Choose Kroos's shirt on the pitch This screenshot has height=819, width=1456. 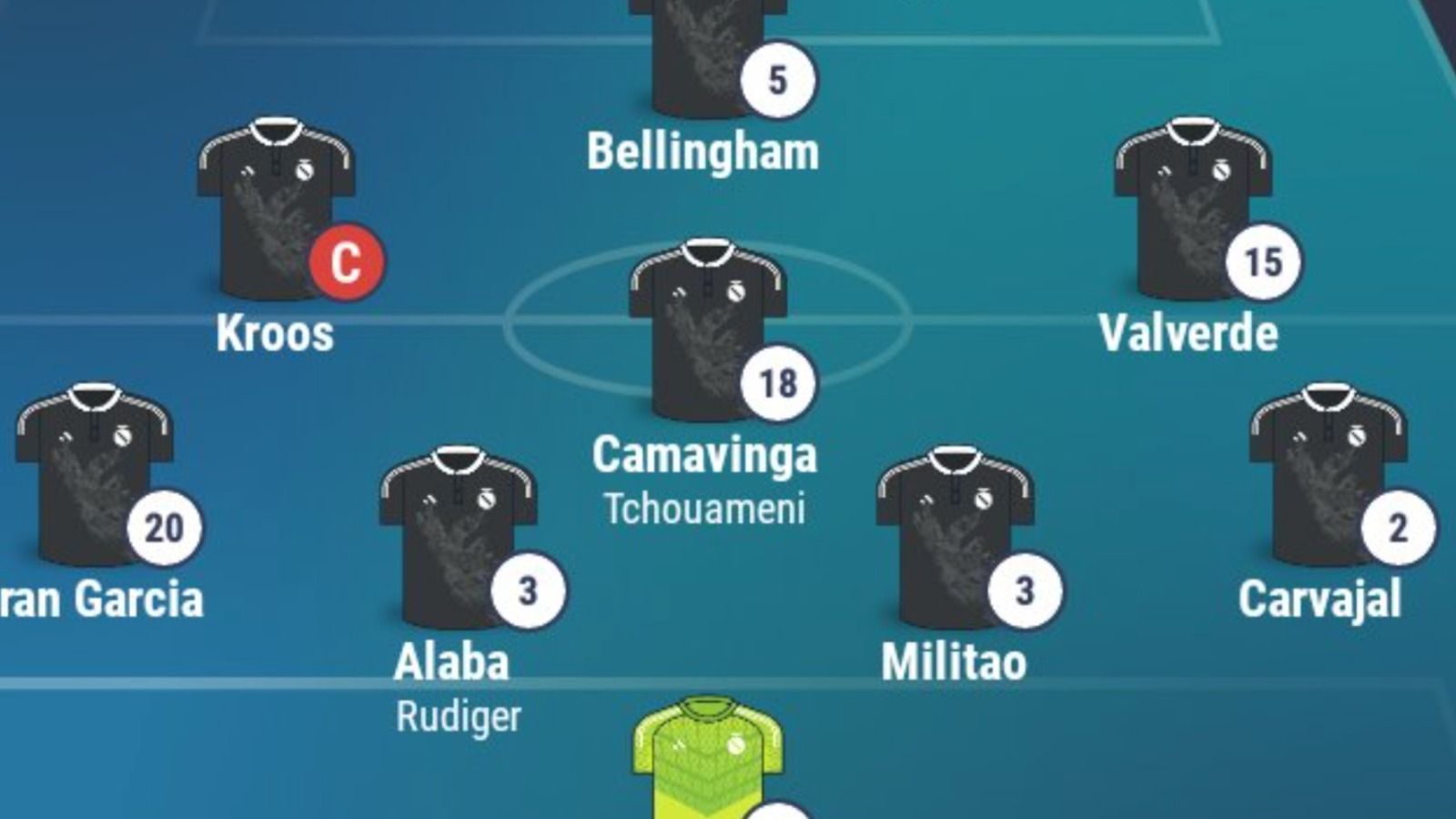(x=276, y=207)
